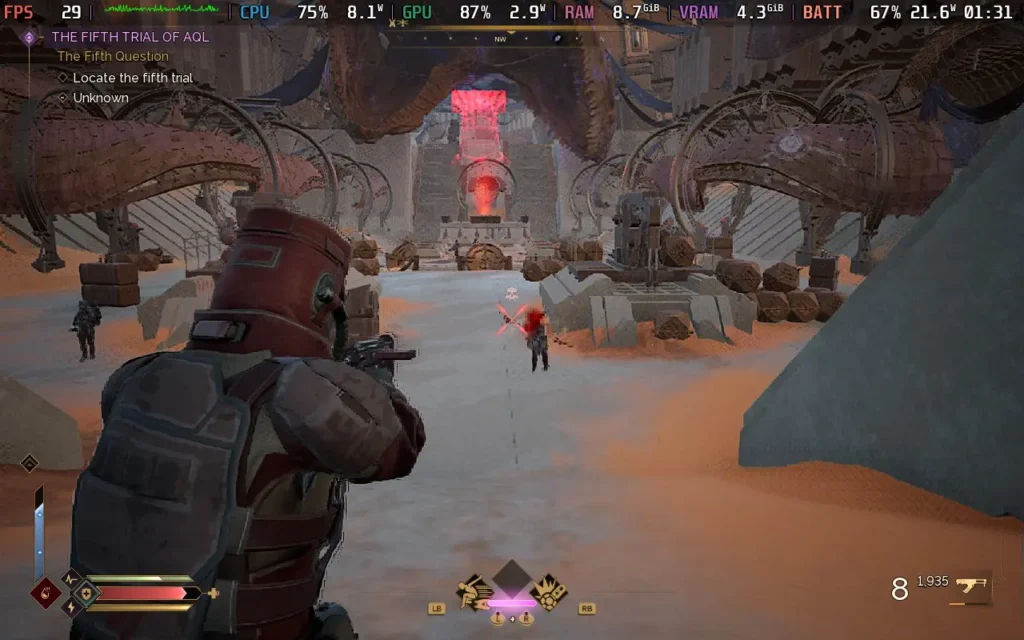Activate the spiked crown ability icon

pos(548,592)
